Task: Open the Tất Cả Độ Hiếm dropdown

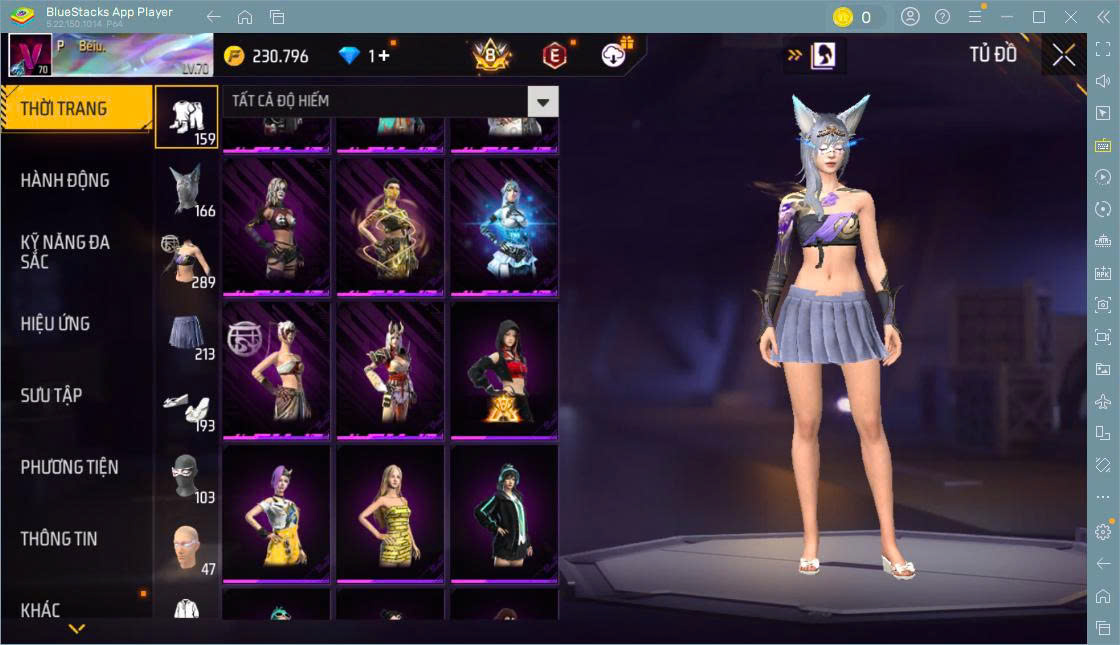Action: click(x=542, y=101)
